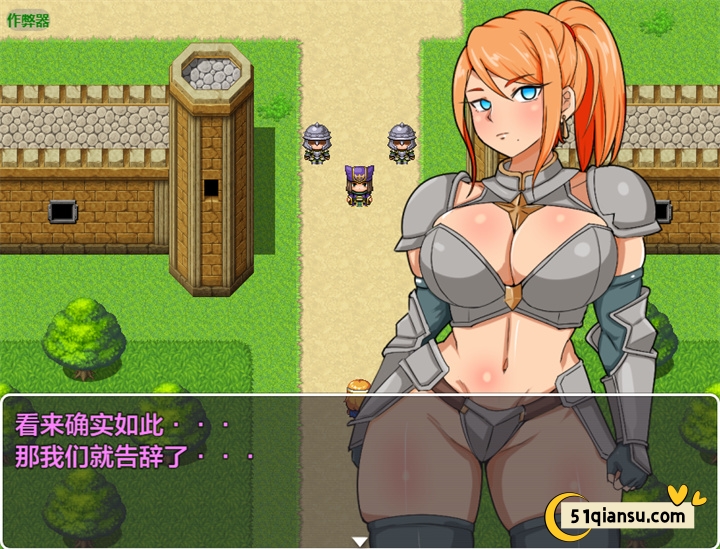Advance dialogue via the white arrow indicator
Viewport: 720px width, 549px height.
(x=359, y=541)
